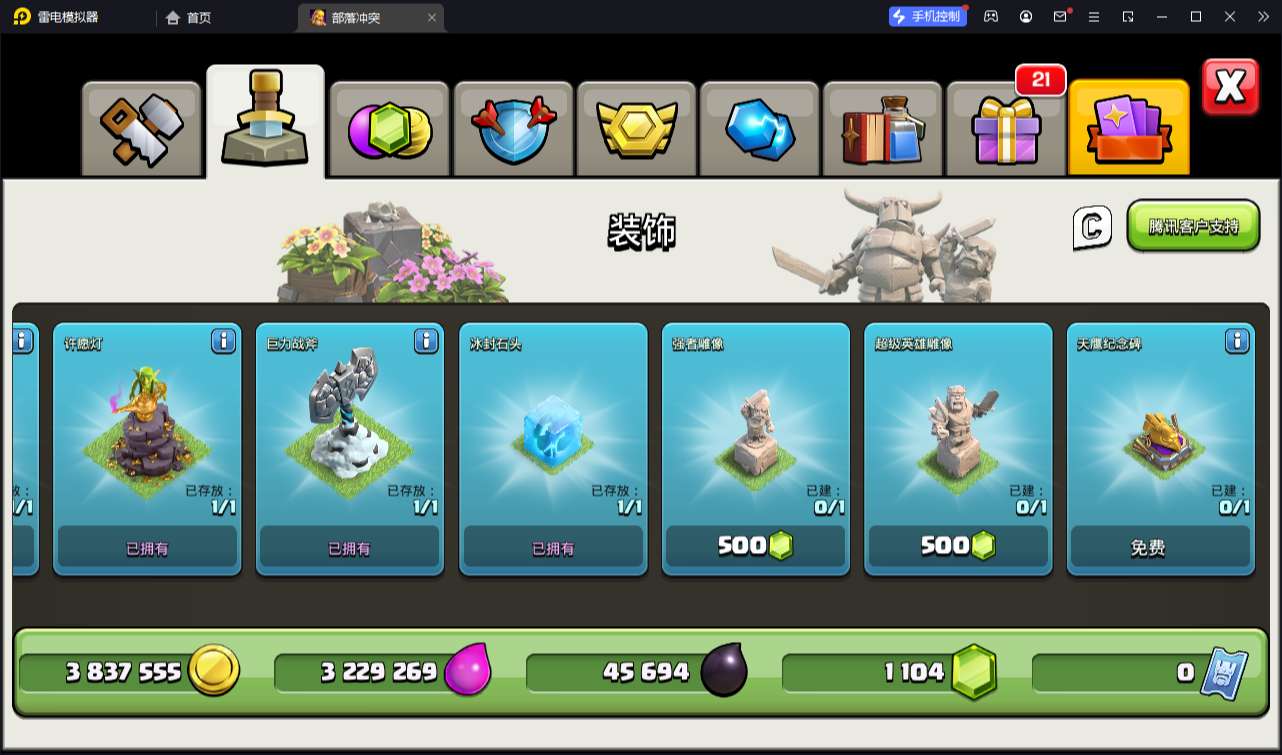1282x755 pixels.
Task: Maximize the emulator window
Action: [1196, 17]
